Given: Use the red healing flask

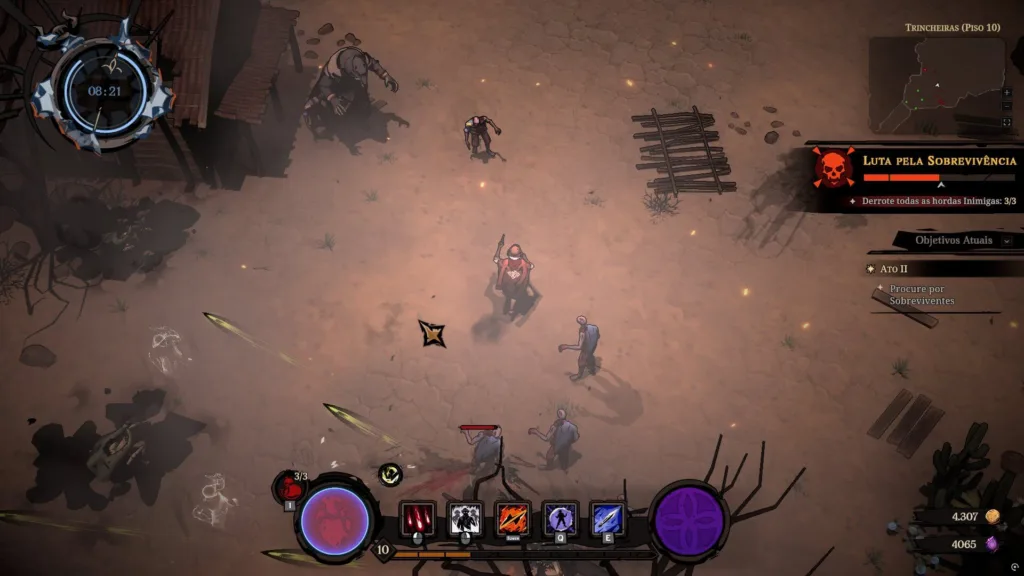Looking at the screenshot, I should pyautogui.click(x=289, y=488).
